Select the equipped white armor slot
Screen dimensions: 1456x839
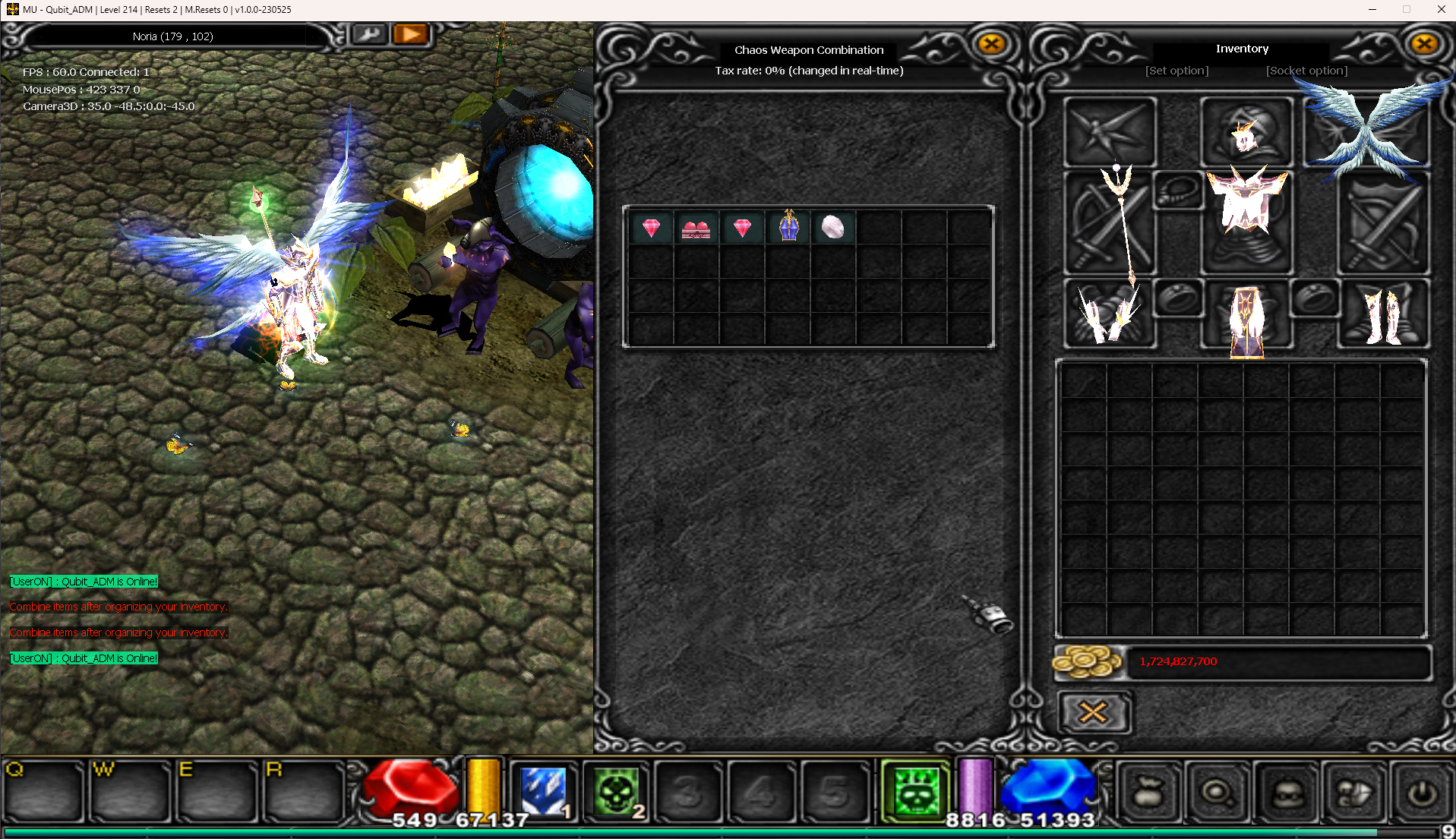[x=1246, y=220]
